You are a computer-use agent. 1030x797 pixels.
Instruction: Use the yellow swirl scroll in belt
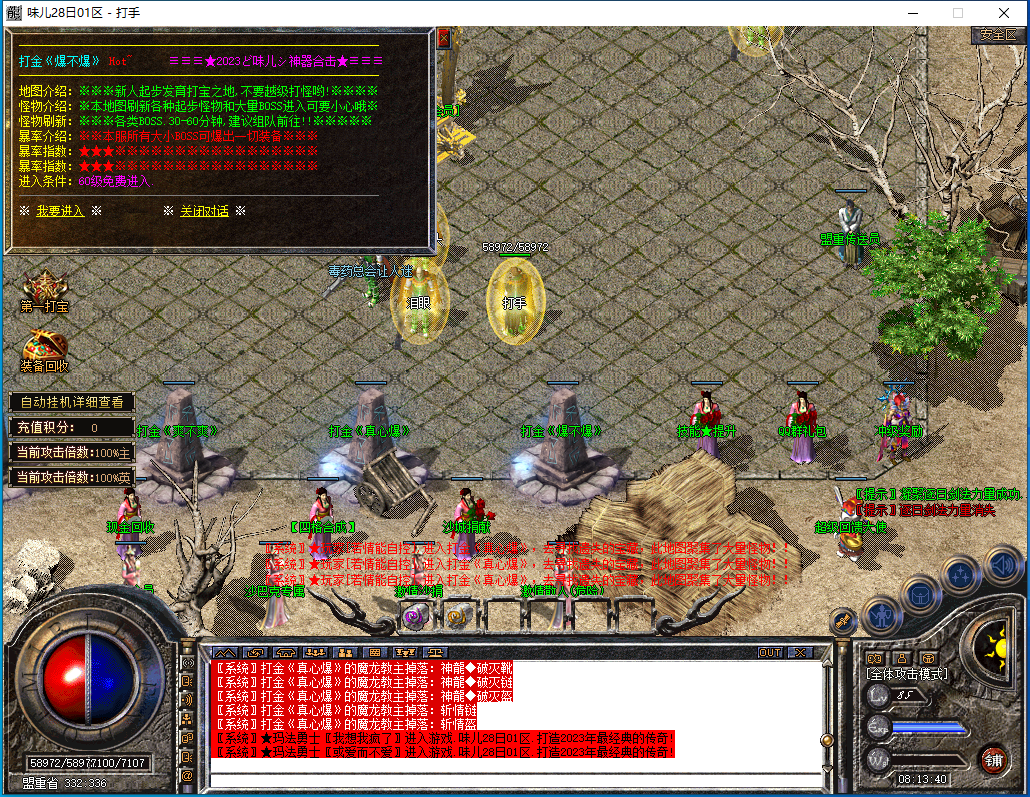[x=457, y=617]
